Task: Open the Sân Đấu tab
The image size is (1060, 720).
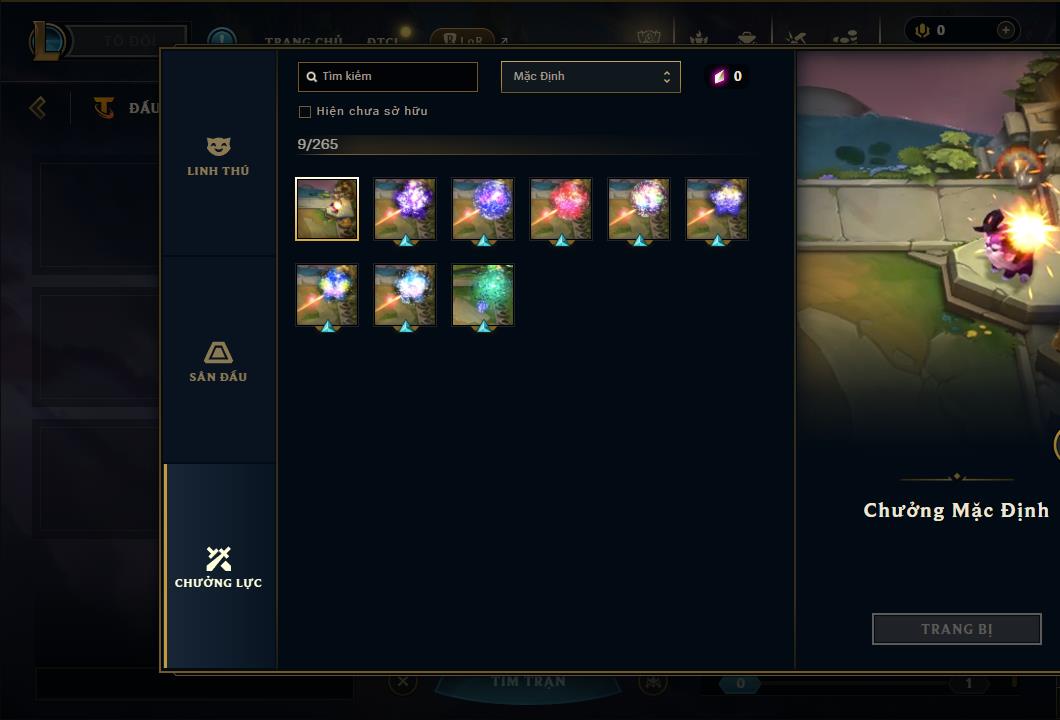Action: [218, 362]
